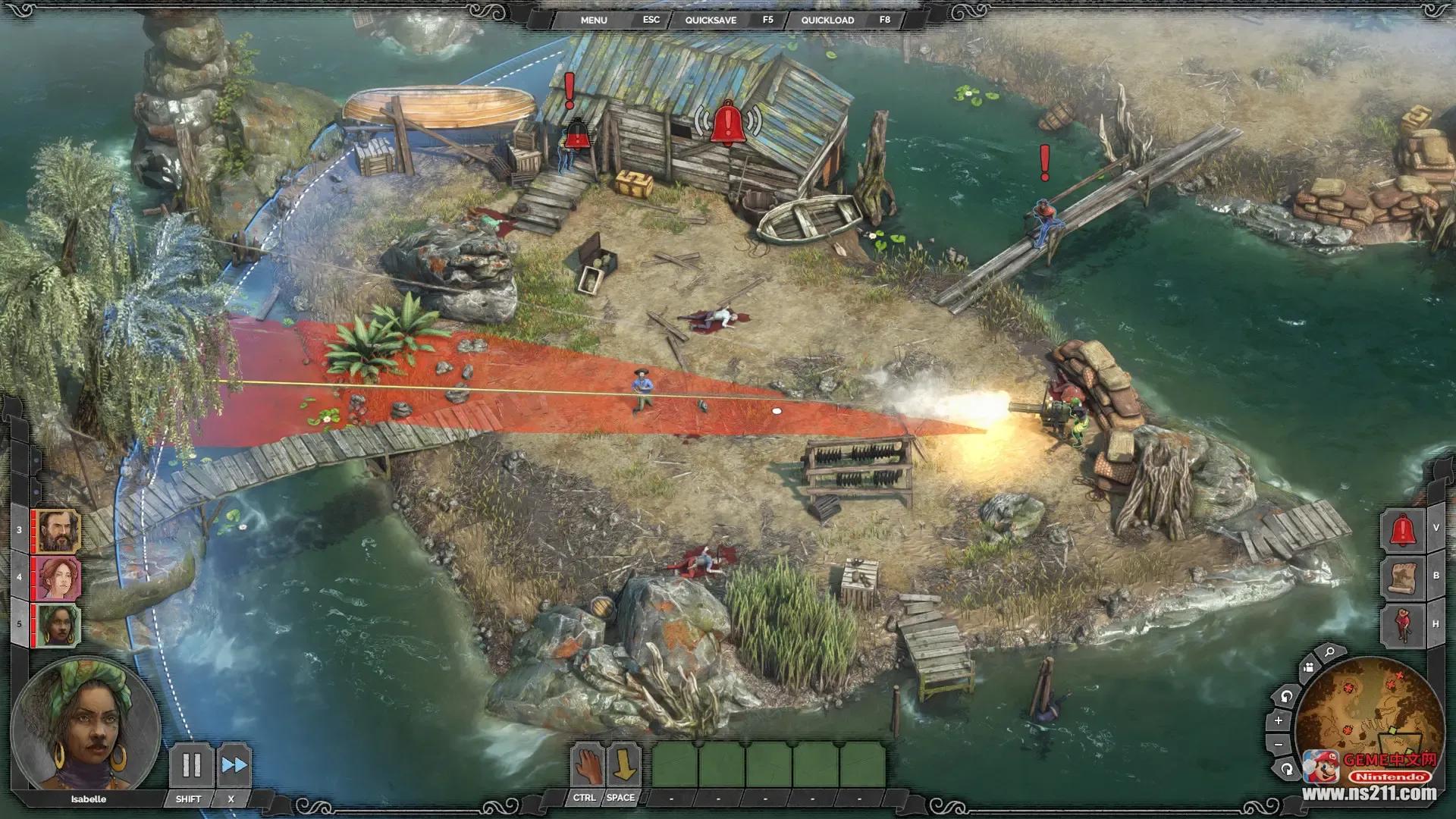The width and height of the screenshot is (1456, 819).
Task: Rotate camera with the upper rotation arrow button
Action: [1286, 695]
